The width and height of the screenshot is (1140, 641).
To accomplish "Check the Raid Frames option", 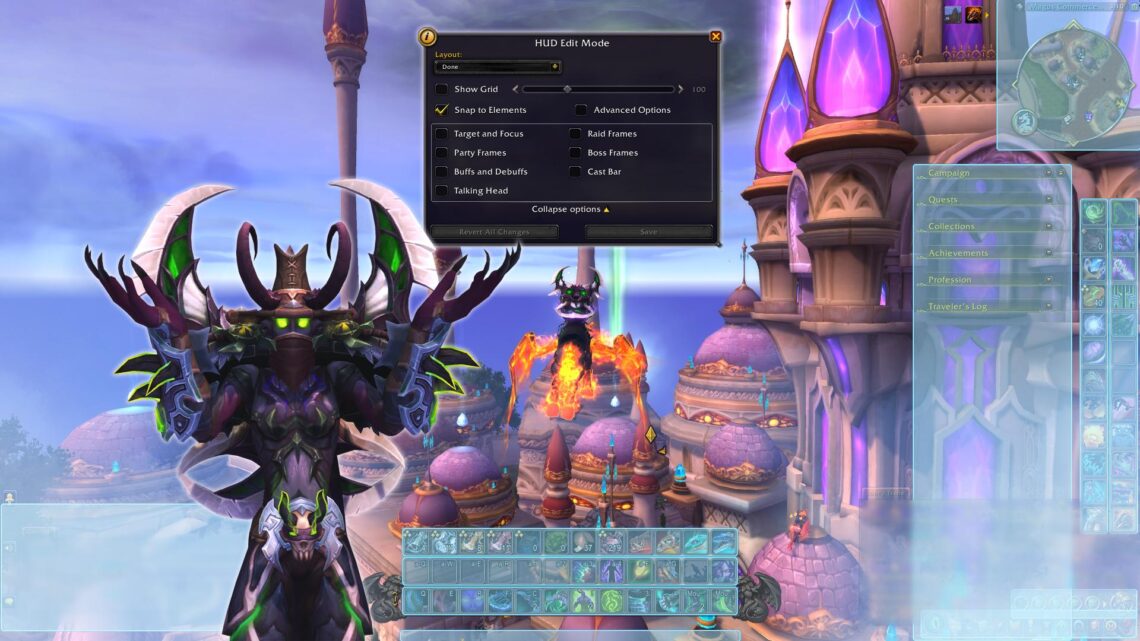I will tap(575, 134).
